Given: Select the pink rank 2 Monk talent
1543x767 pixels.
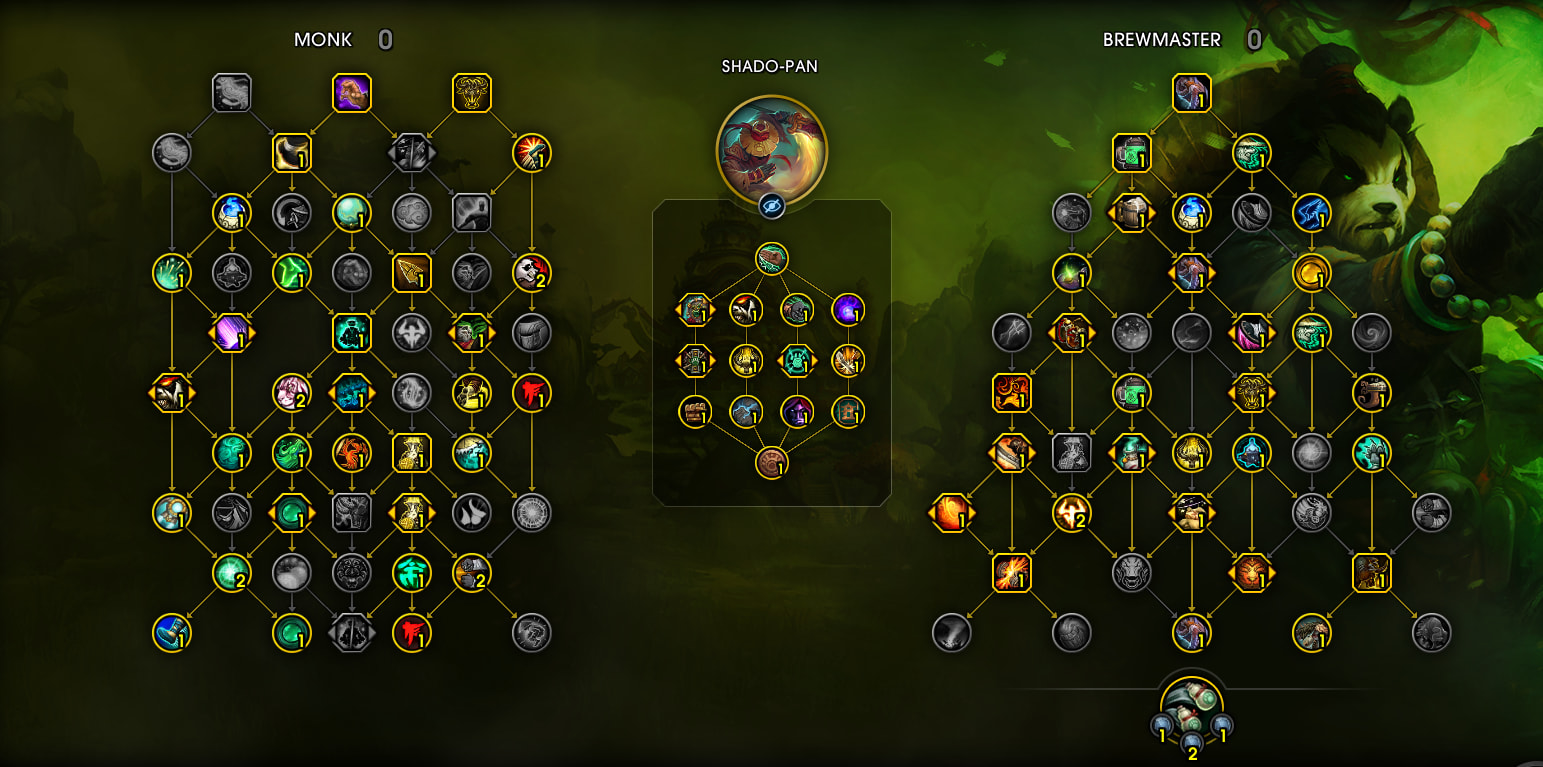Looking at the screenshot, I should [x=291, y=393].
